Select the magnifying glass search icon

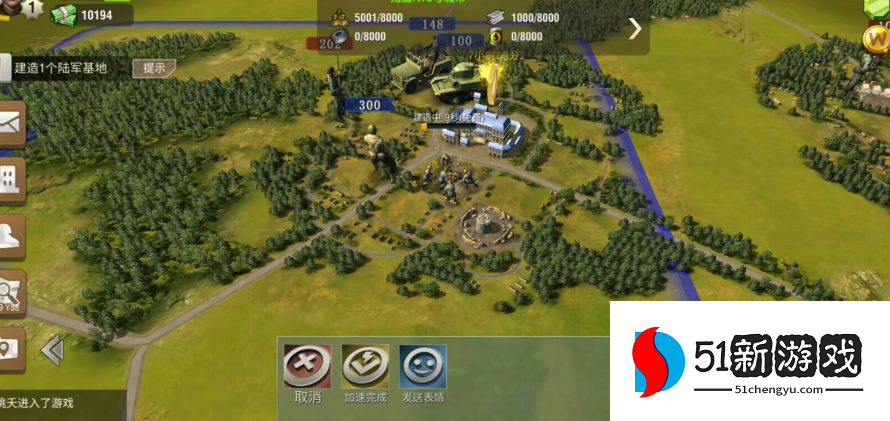click(x=10, y=292)
